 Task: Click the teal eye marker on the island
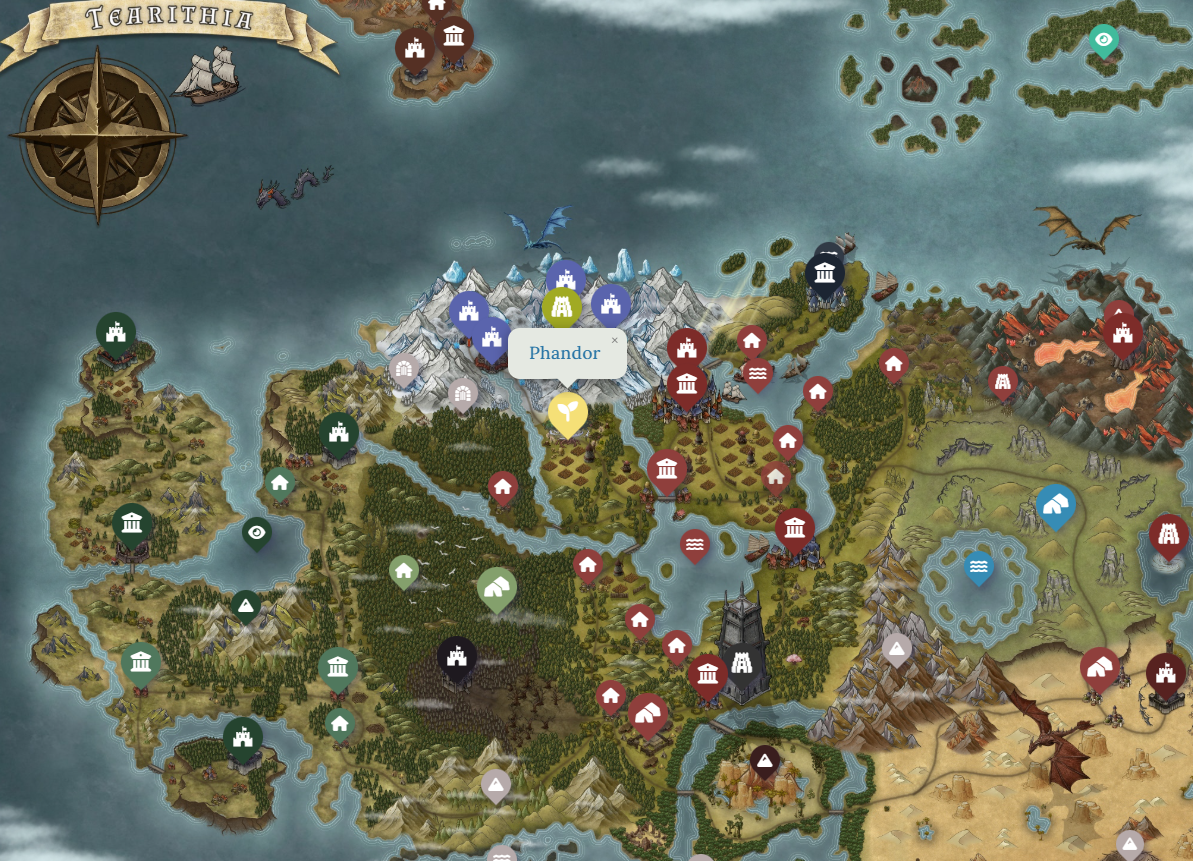[1103, 40]
